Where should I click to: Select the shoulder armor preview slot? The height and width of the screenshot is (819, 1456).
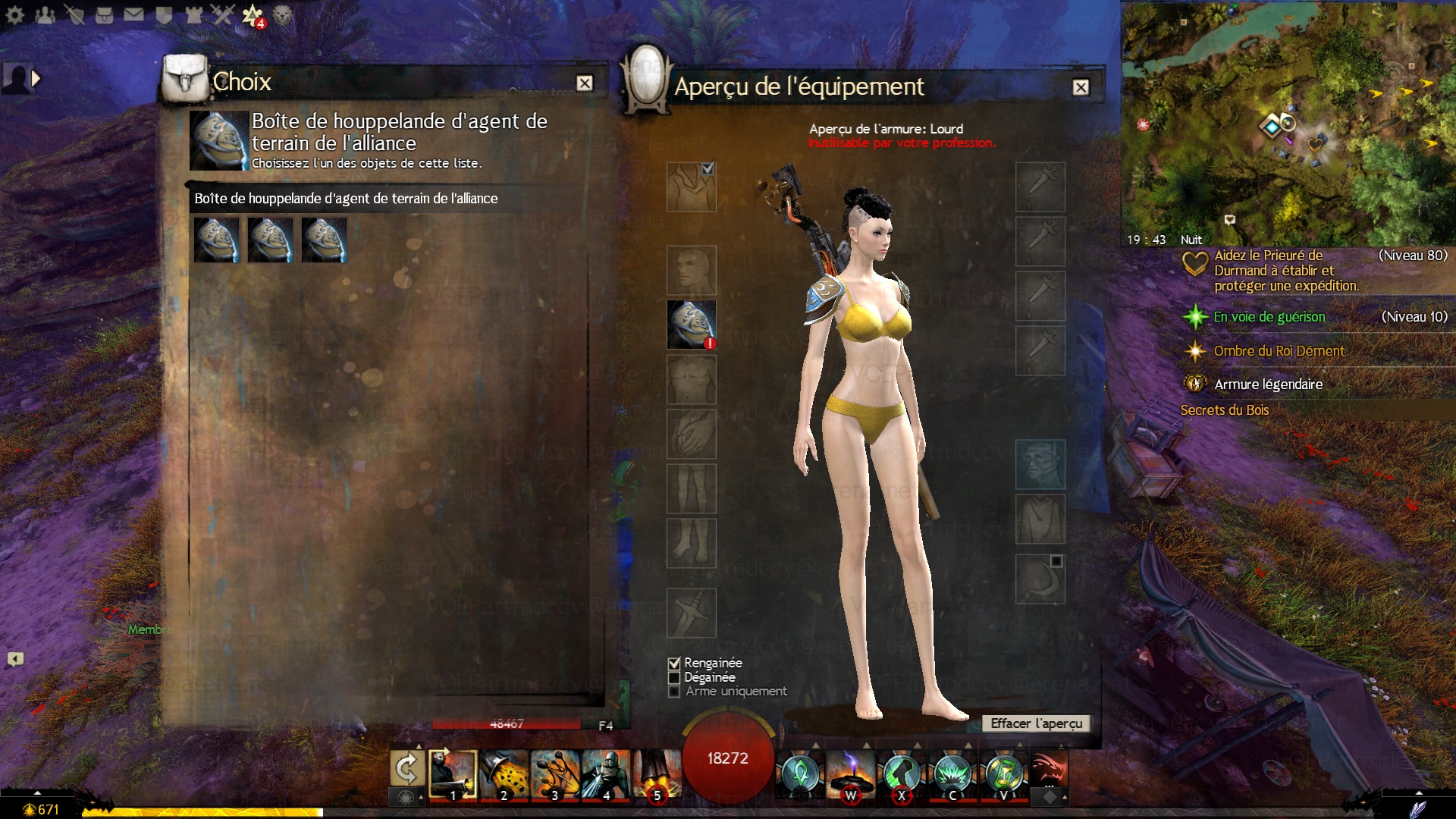click(x=691, y=325)
